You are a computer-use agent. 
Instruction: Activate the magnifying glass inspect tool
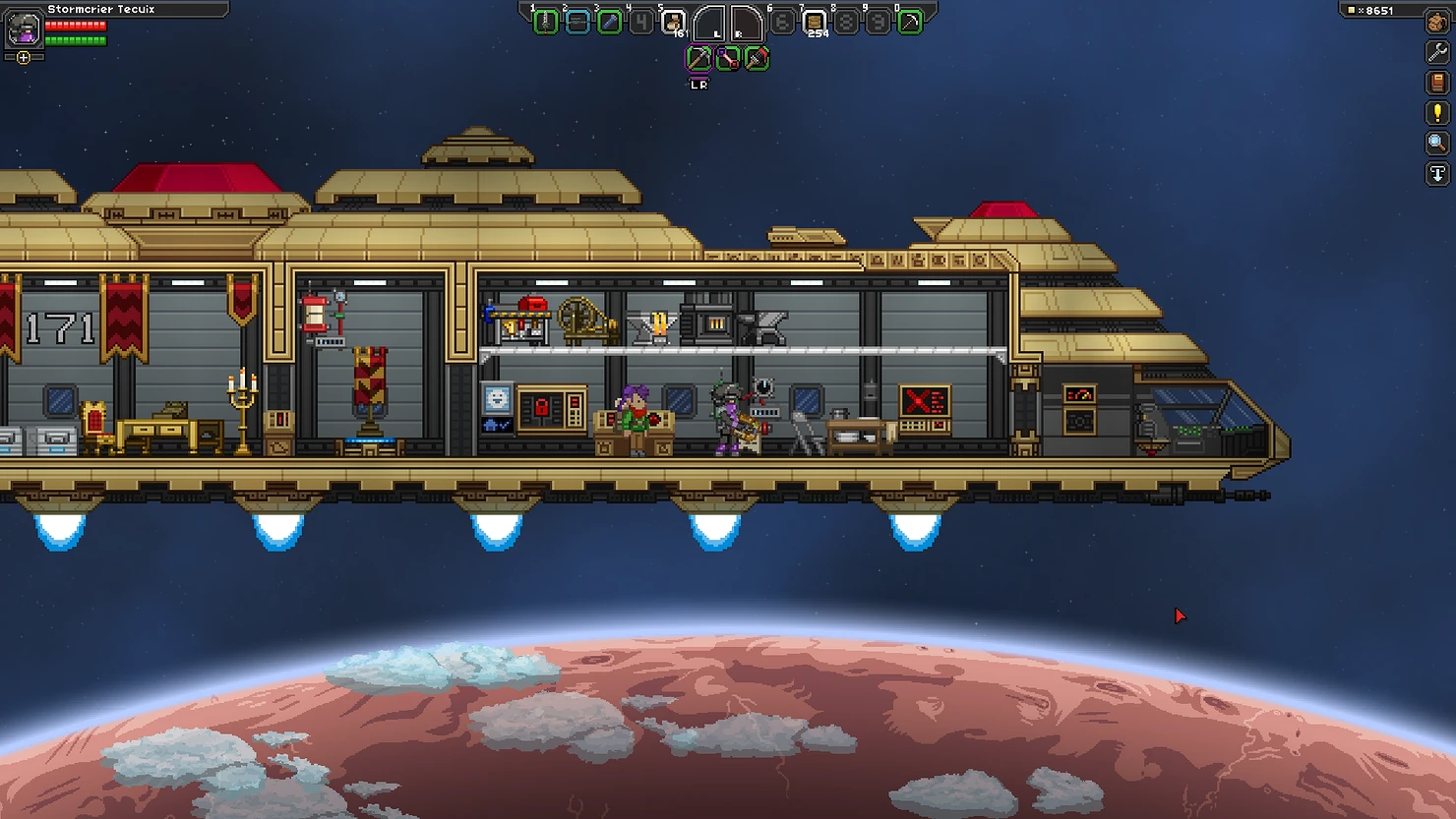[x=1437, y=144]
